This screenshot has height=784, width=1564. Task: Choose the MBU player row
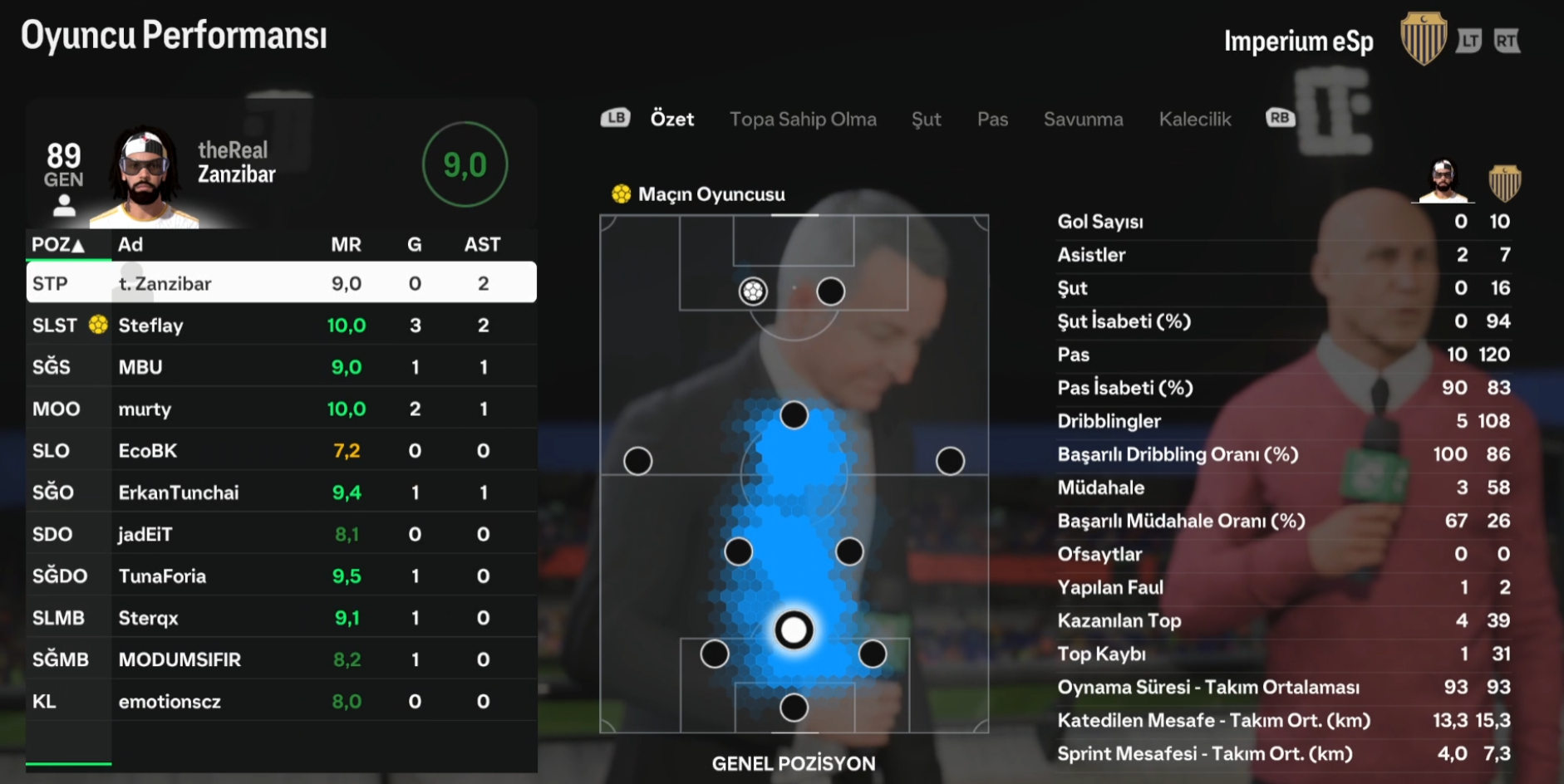tap(281, 367)
